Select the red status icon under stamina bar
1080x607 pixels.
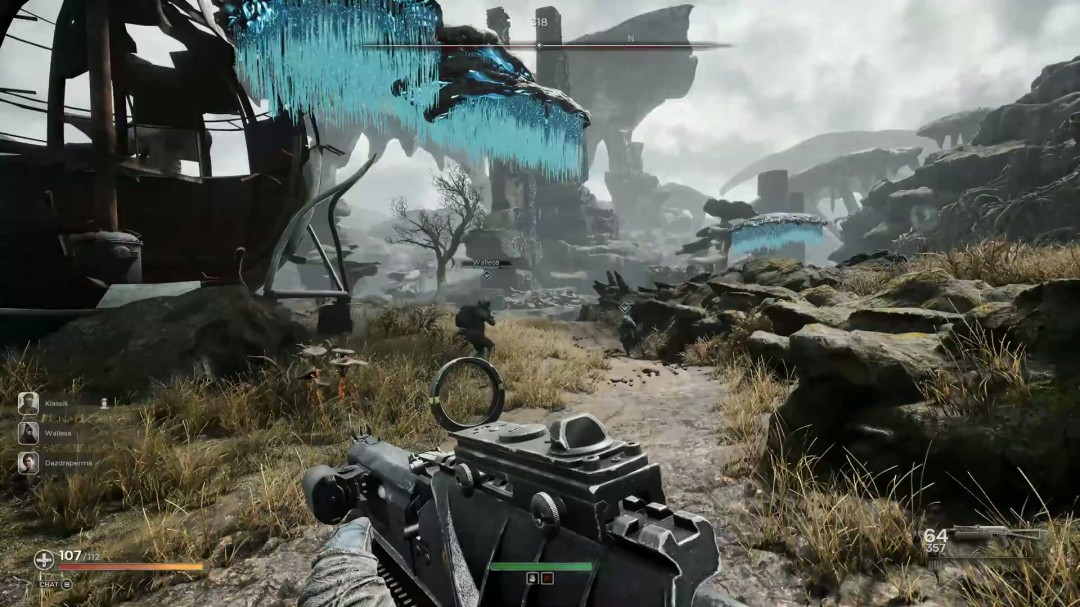coord(546,578)
